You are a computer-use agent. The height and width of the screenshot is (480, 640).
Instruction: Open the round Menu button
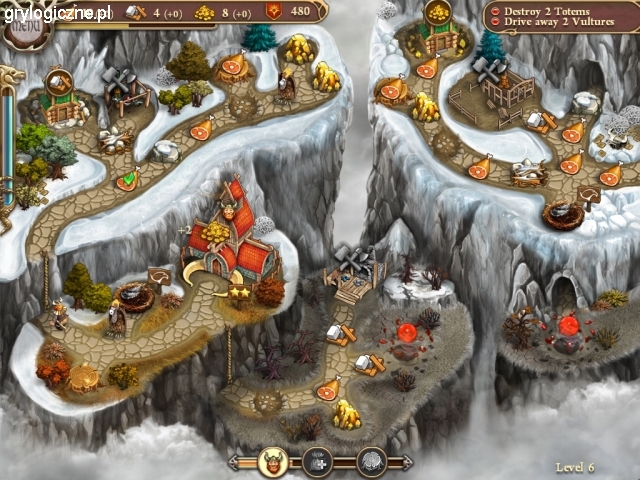point(22,26)
